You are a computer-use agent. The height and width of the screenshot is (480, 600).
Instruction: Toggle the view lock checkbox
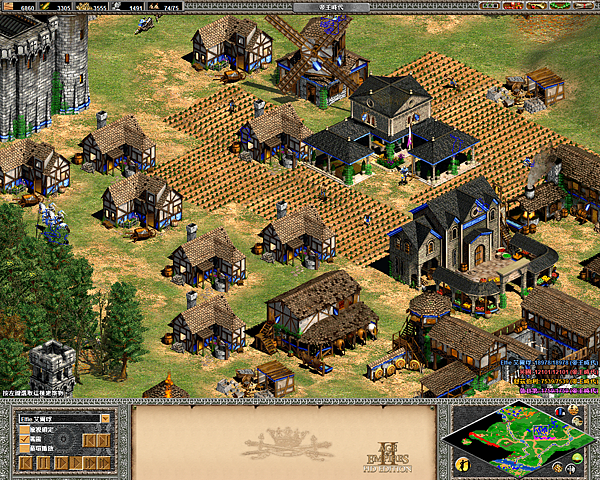[x=24, y=429]
